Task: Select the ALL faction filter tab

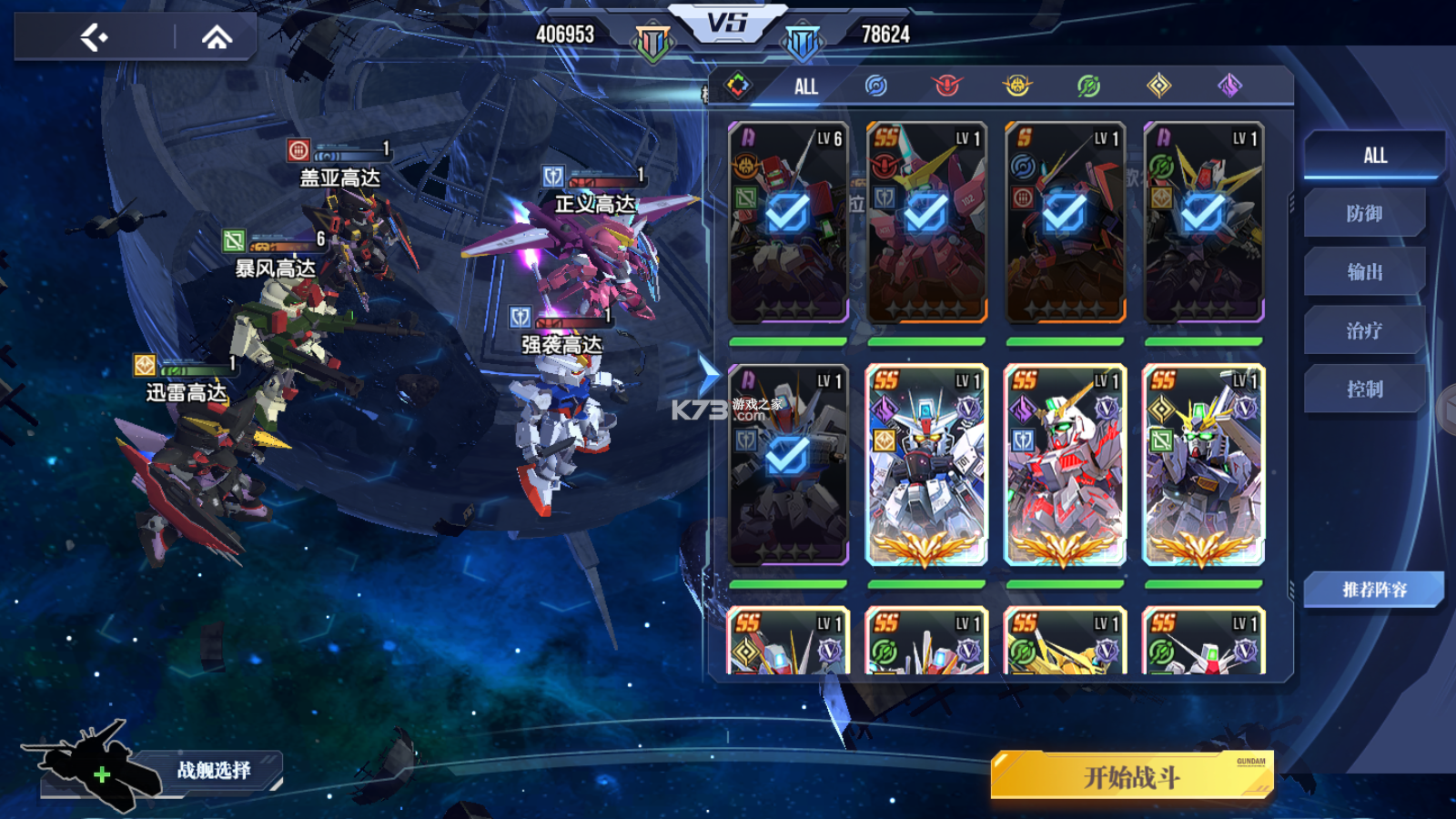Action: (805, 86)
